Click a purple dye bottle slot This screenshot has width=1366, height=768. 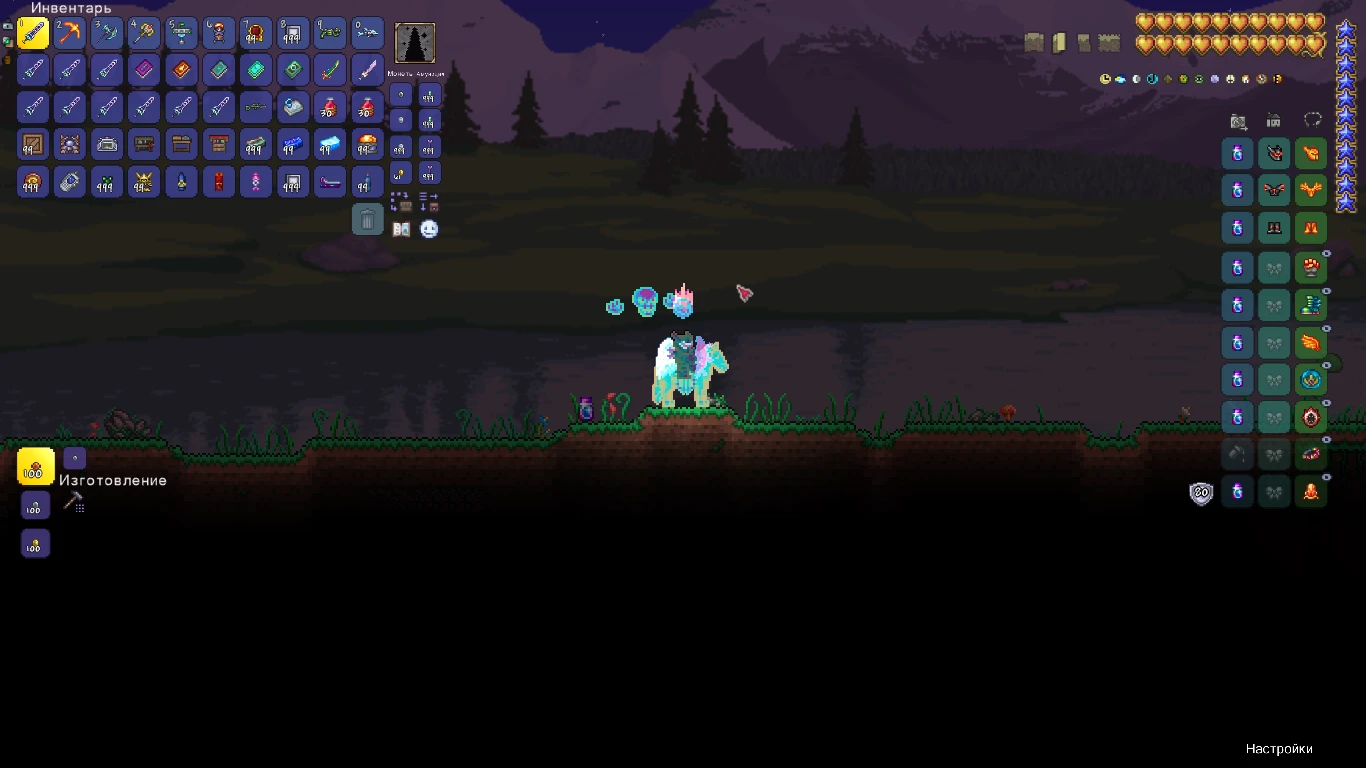(1238, 153)
